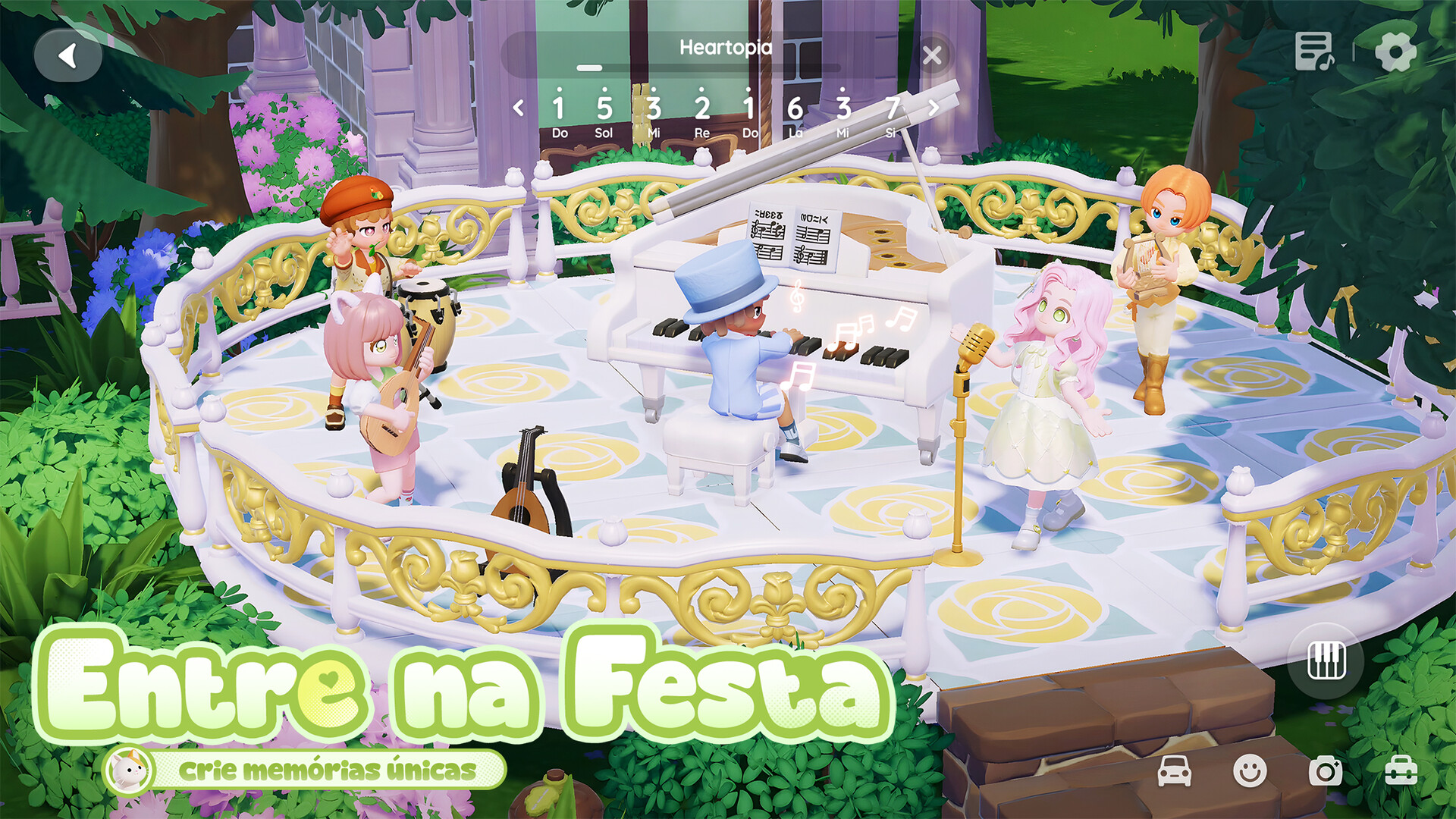The height and width of the screenshot is (819, 1456).
Task: Play the La note labeled 6
Action: (795, 108)
